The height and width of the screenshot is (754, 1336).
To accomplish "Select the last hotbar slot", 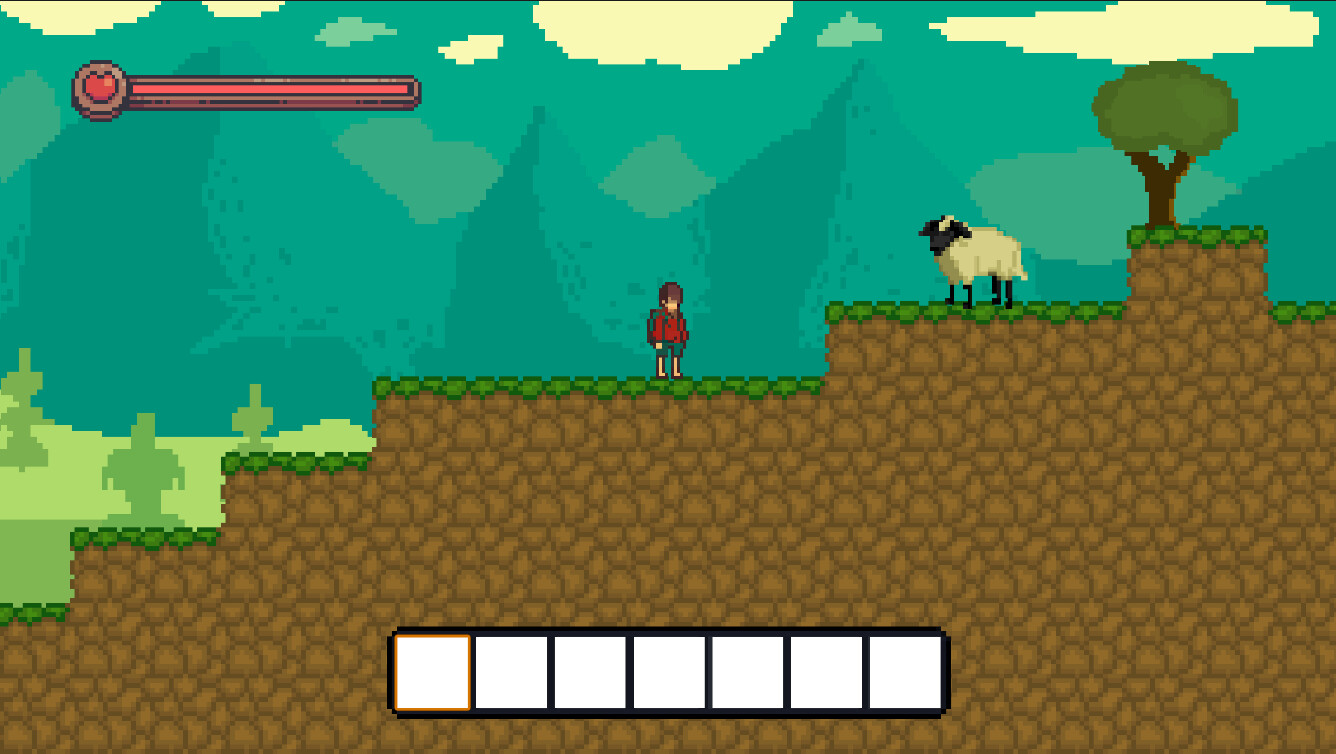I will click(x=903, y=671).
